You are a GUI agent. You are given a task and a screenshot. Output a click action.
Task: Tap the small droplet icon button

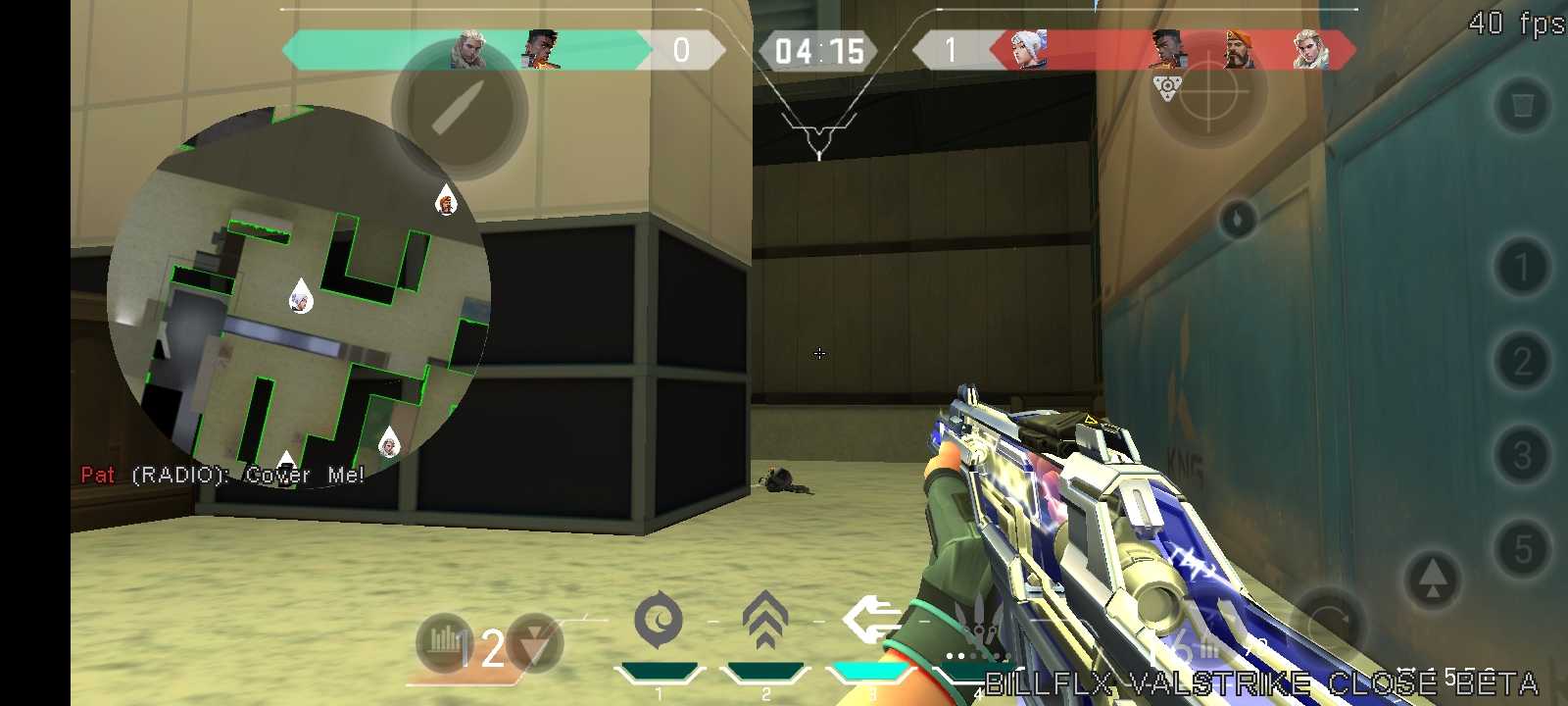click(x=1238, y=219)
